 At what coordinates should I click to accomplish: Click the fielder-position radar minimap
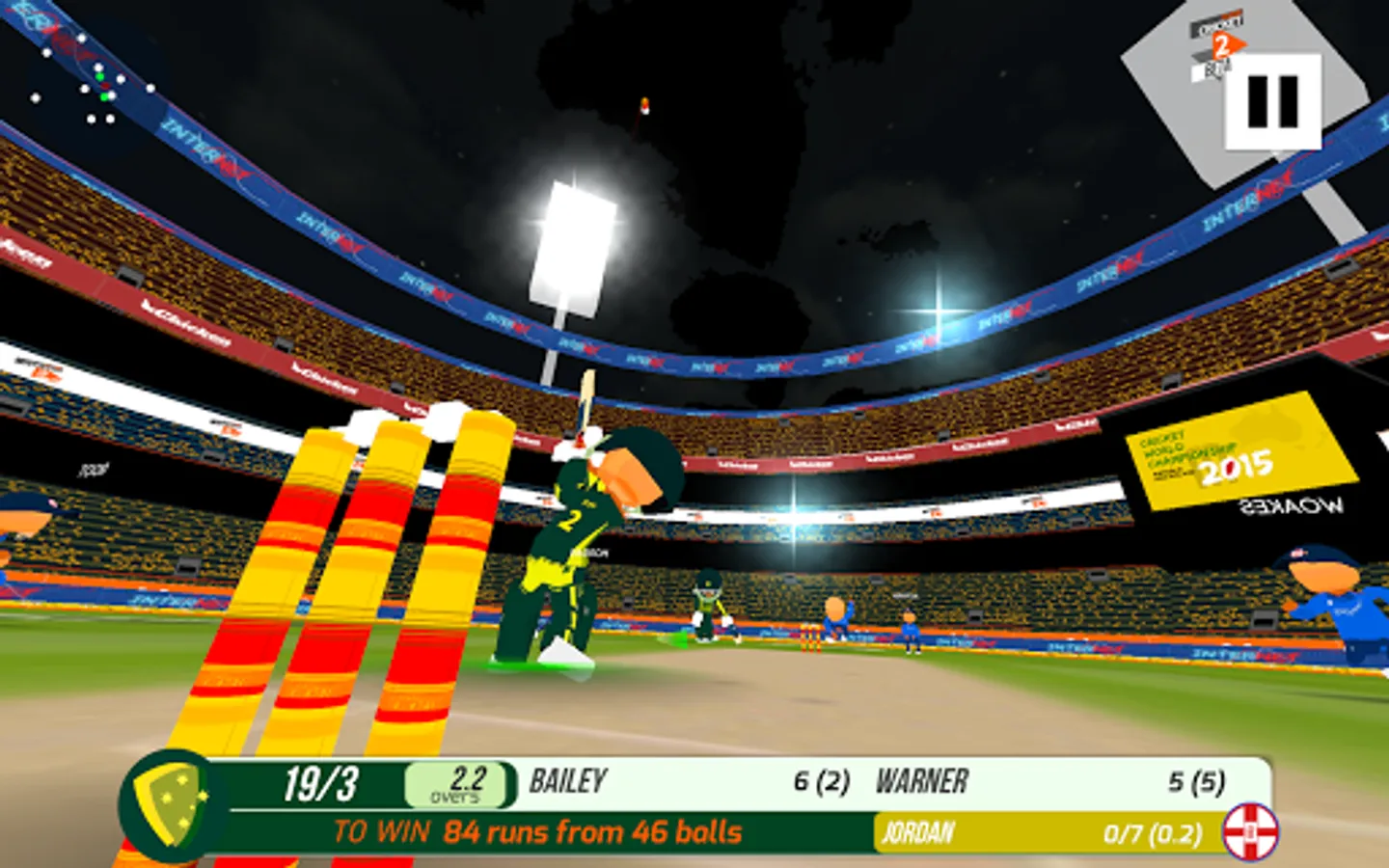point(92,85)
